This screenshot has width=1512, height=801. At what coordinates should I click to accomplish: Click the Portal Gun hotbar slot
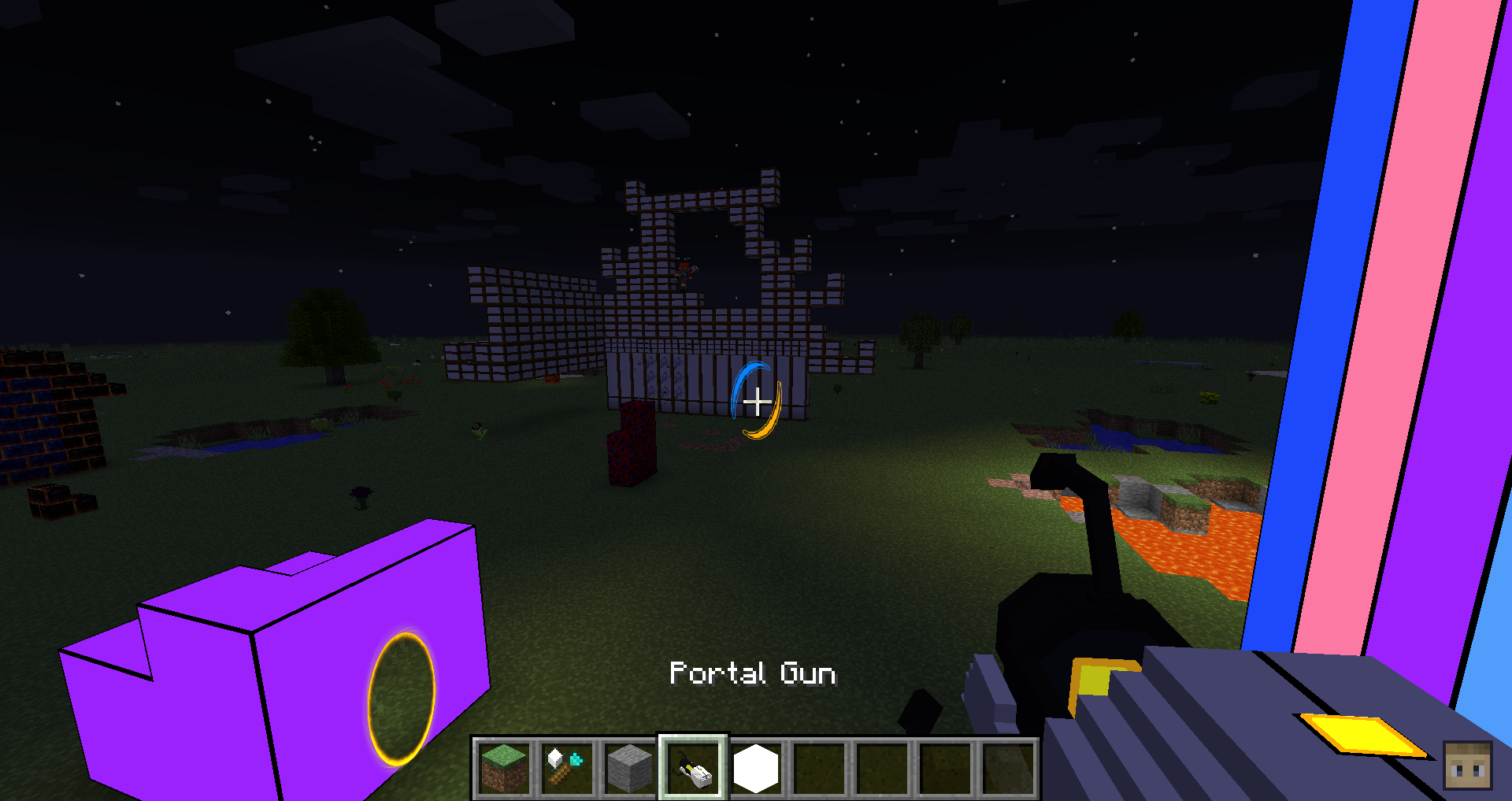pyautogui.click(x=693, y=768)
